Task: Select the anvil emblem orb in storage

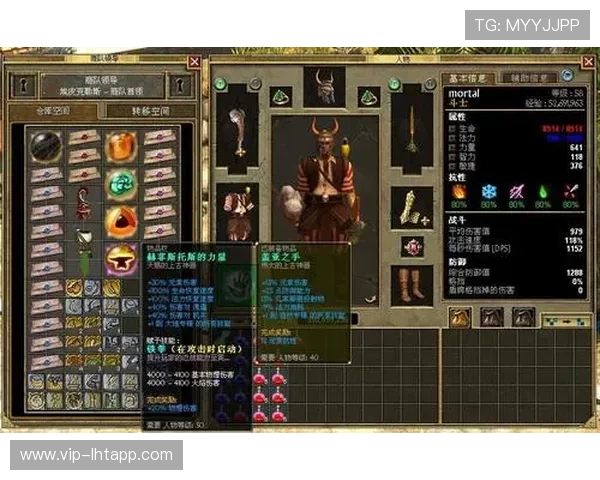Action: pos(122,259)
